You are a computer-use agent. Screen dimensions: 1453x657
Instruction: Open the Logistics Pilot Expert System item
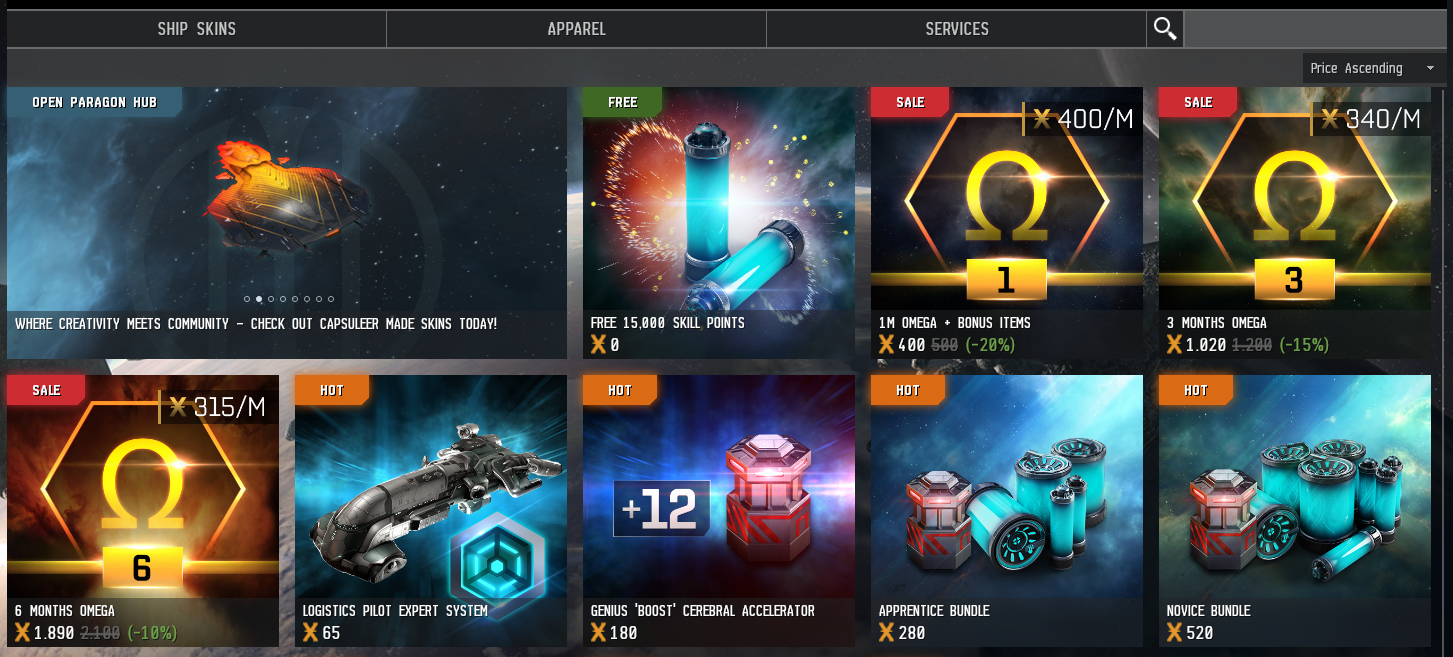430,510
